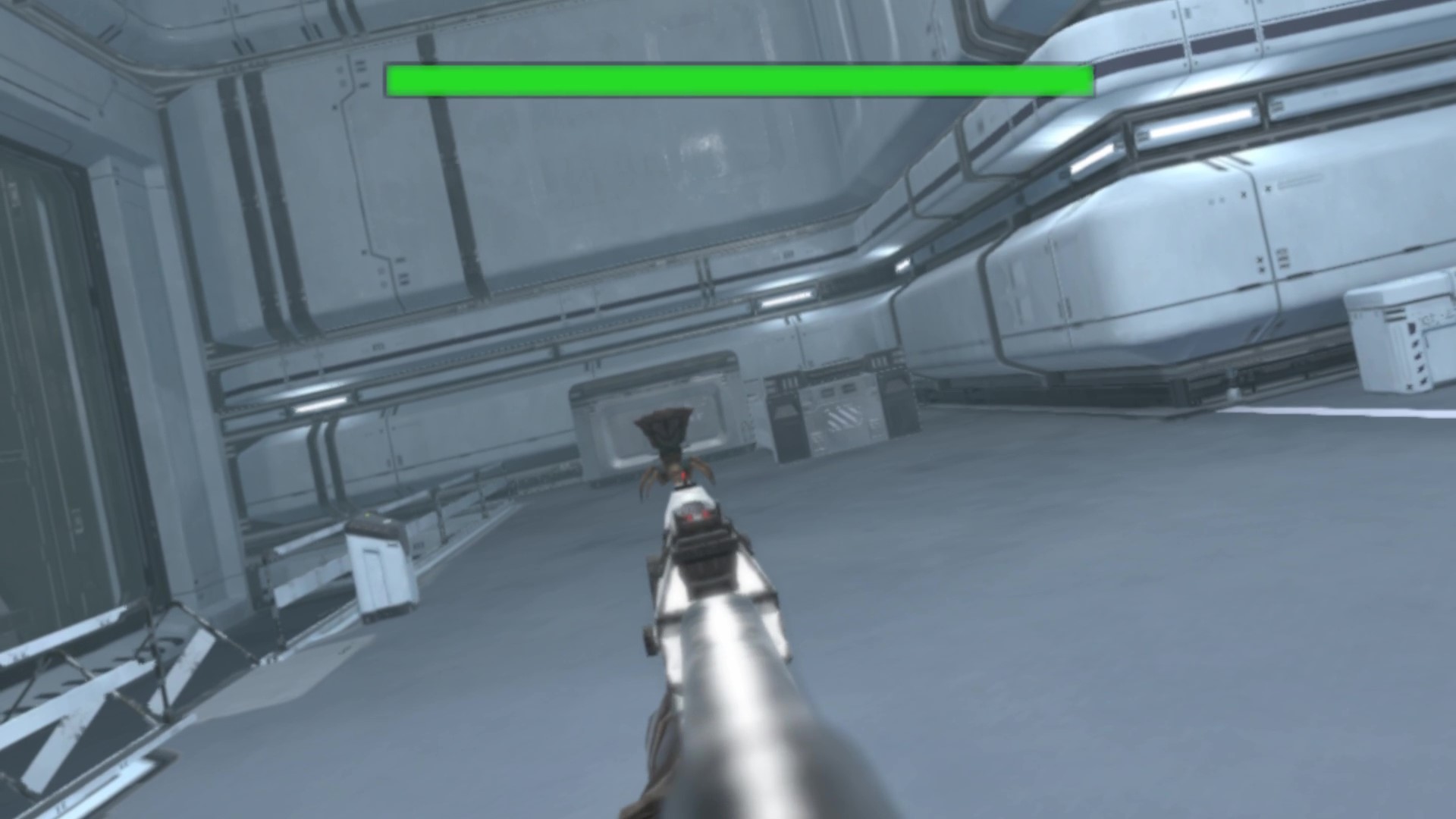This screenshot has width=1456, height=819.
Task: Click the red dot sight on the pistol
Action: coord(696,514)
